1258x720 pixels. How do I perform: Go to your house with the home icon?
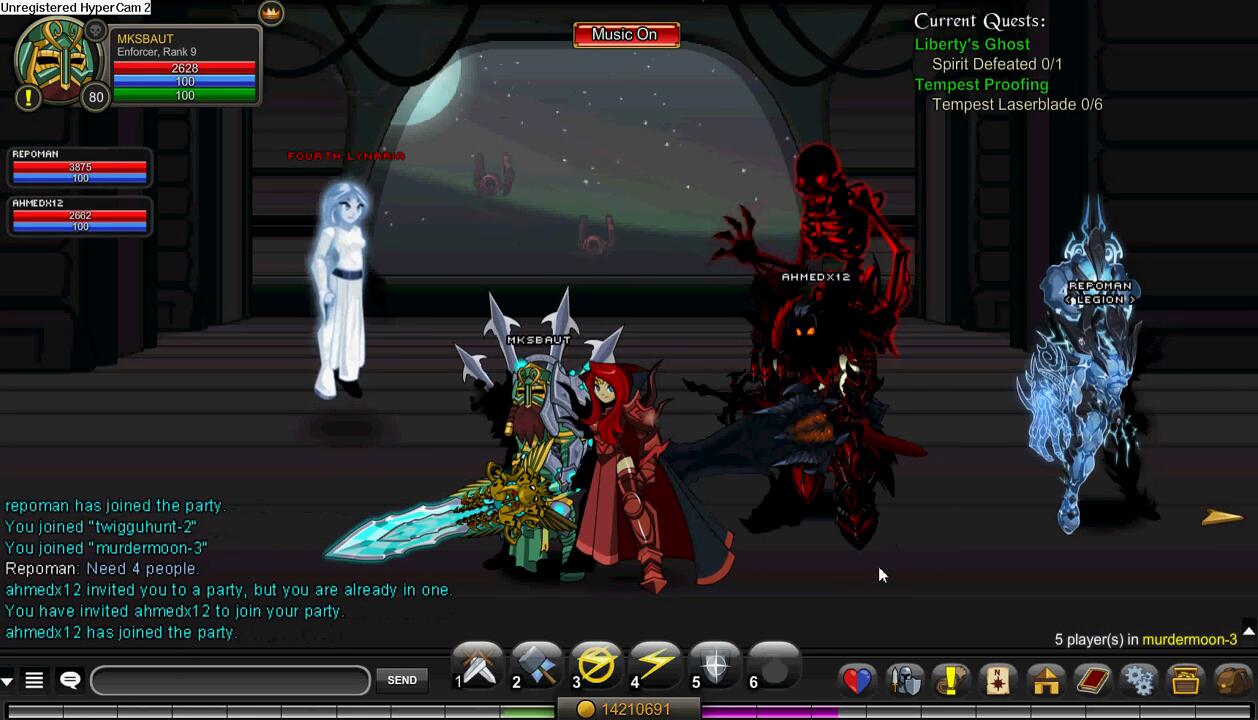pos(1046,681)
